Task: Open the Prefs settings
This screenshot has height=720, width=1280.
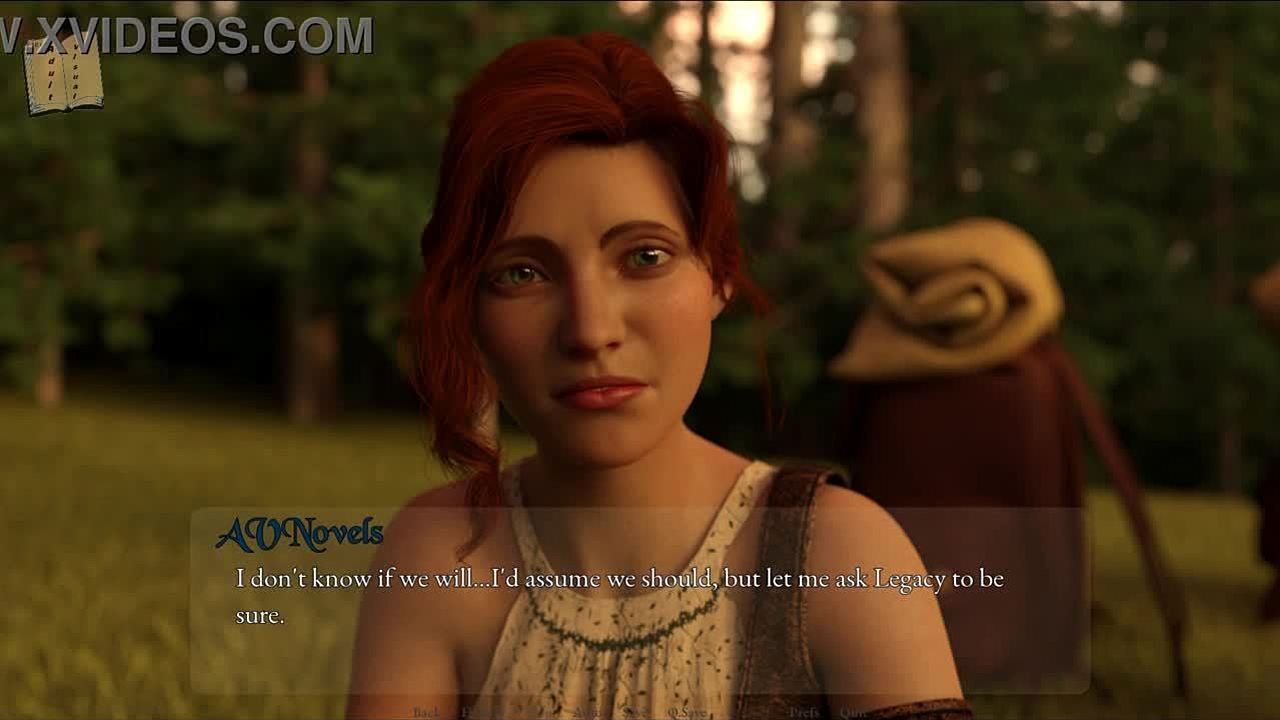Action: pyautogui.click(x=804, y=712)
